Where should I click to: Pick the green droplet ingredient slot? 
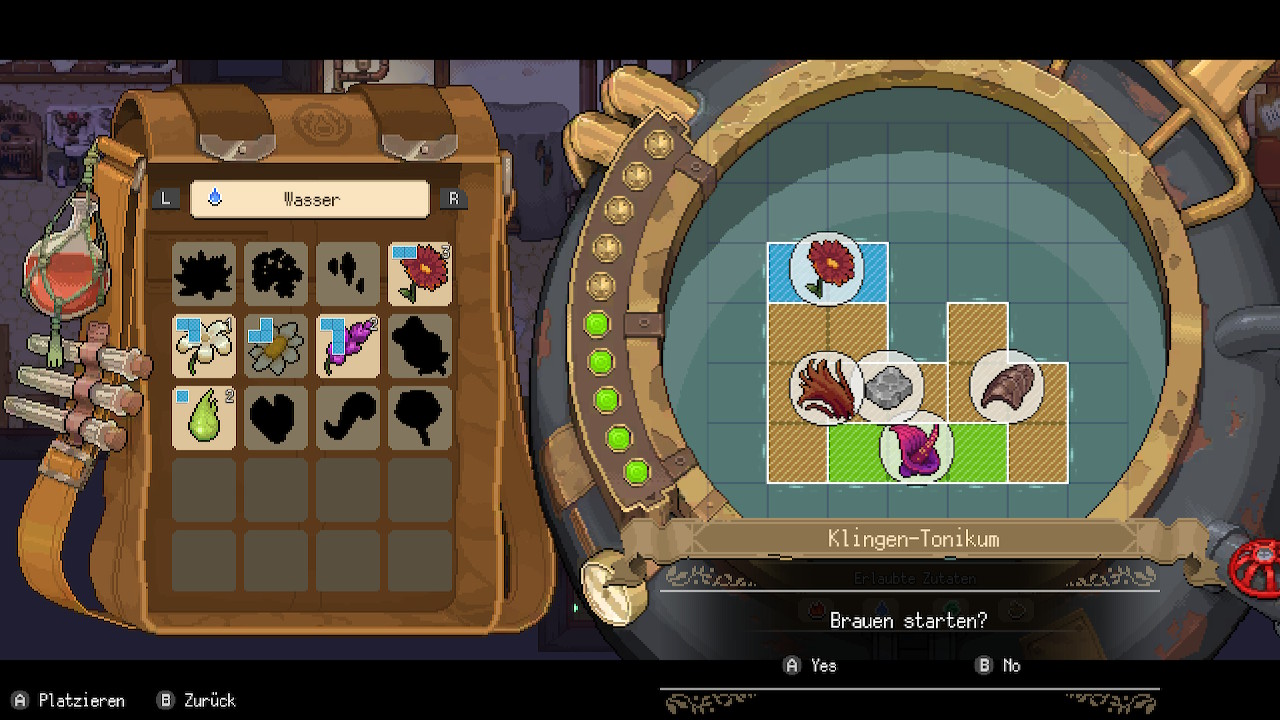pyautogui.click(x=204, y=417)
